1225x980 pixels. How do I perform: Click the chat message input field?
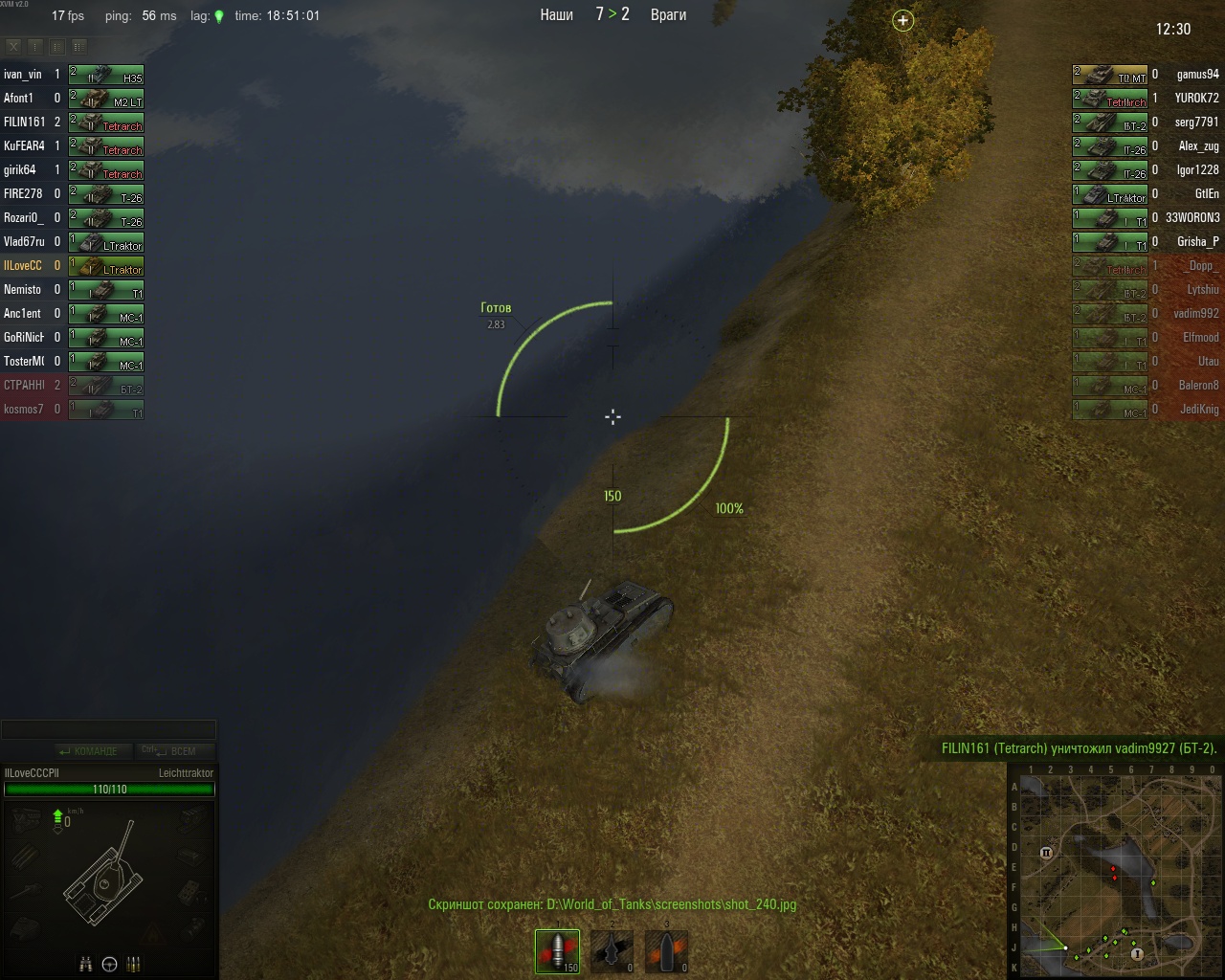(x=108, y=730)
